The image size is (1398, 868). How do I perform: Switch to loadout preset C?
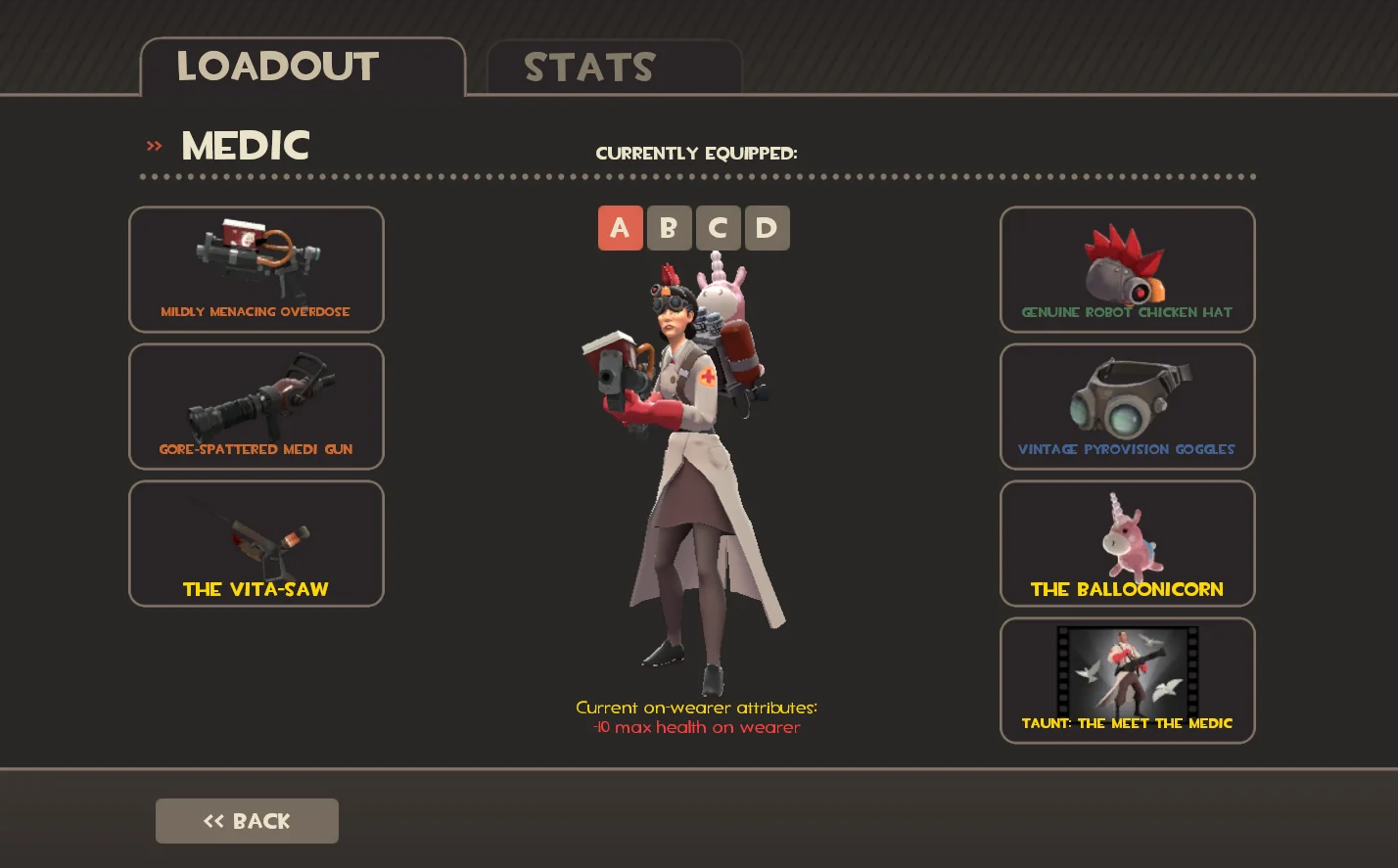718,228
